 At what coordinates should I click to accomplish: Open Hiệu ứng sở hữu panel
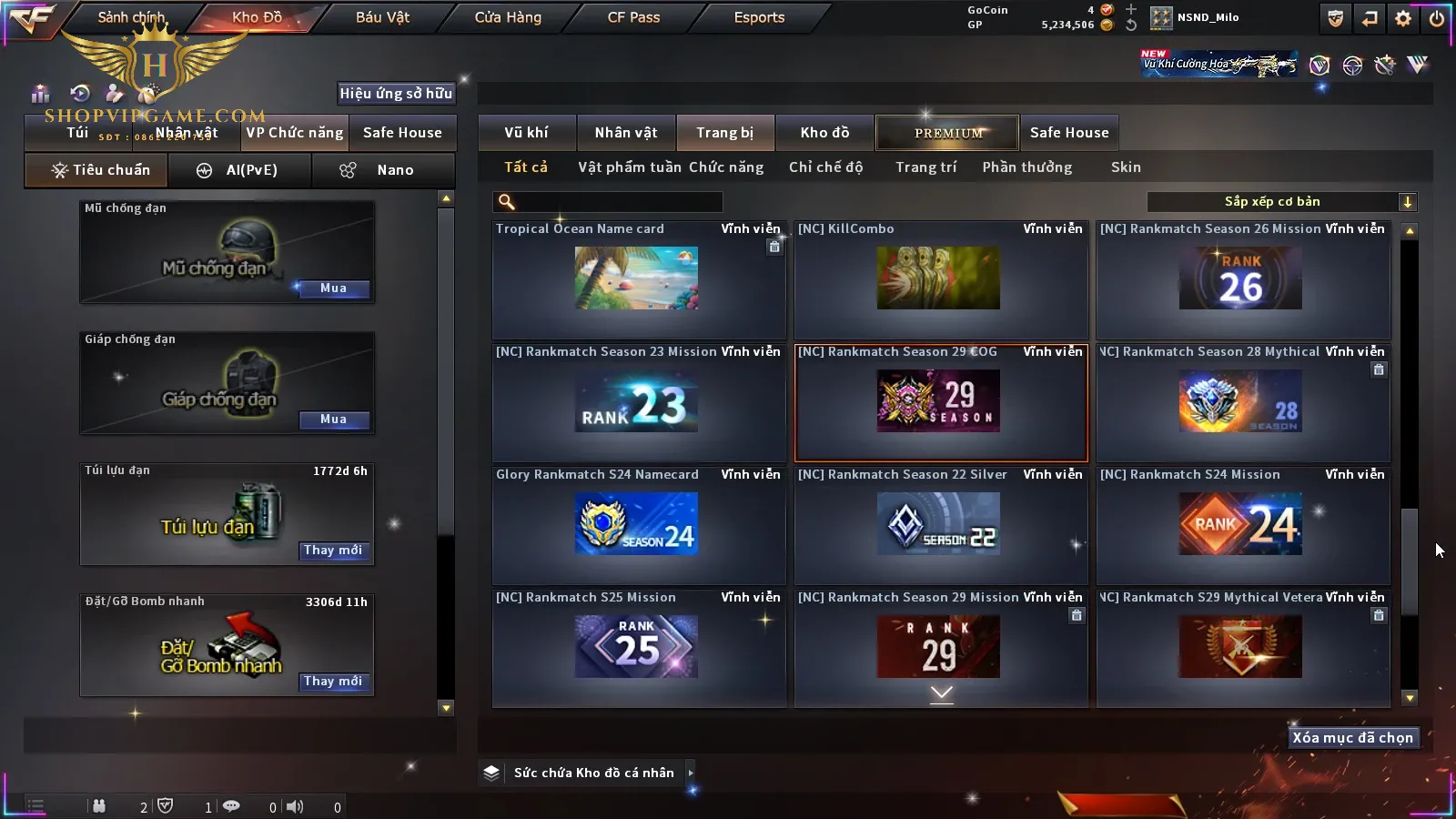coord(396,94)
